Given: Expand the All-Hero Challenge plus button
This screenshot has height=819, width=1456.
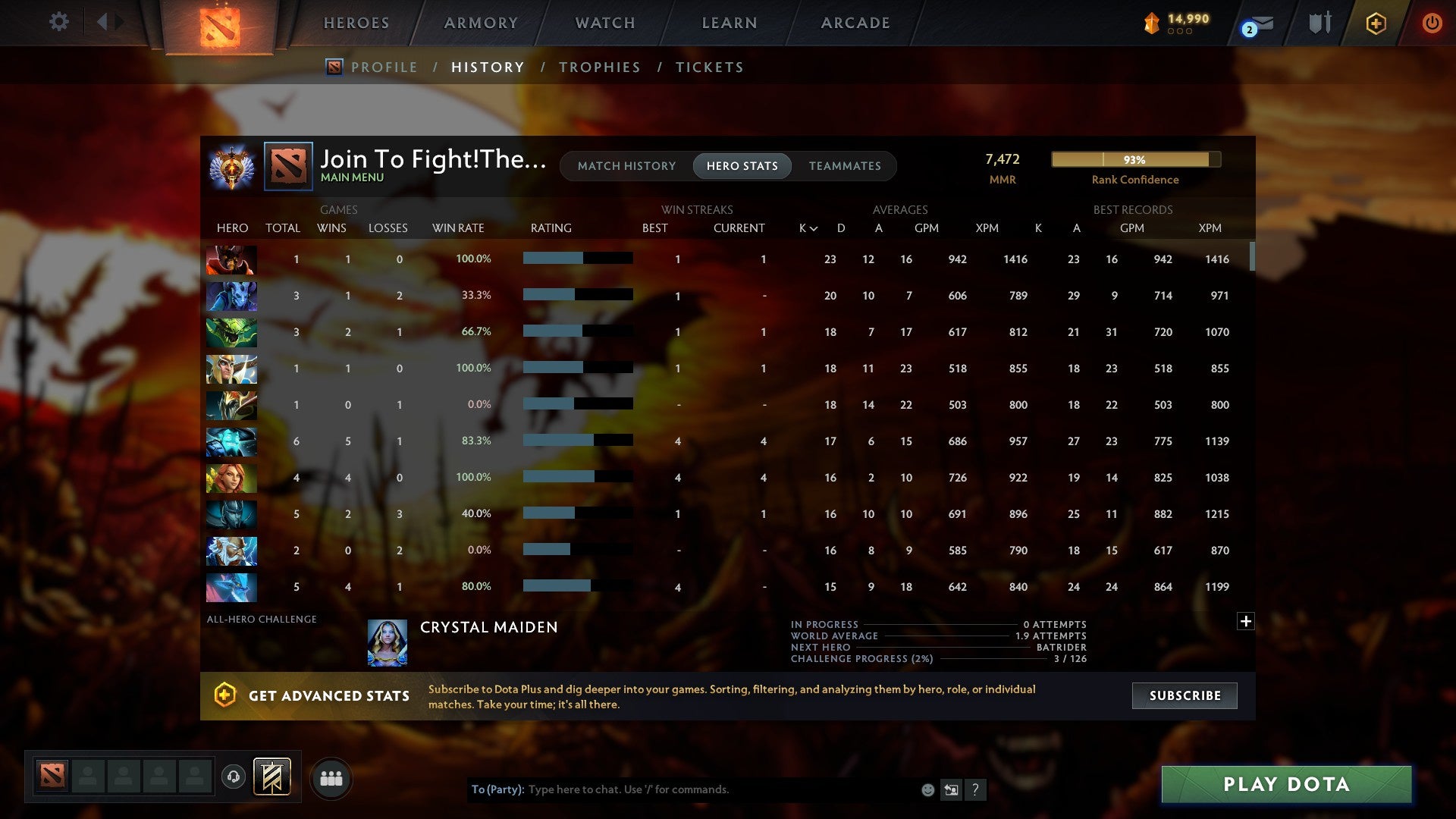Looking at the screenshot, I should [x=1245, y=620].
